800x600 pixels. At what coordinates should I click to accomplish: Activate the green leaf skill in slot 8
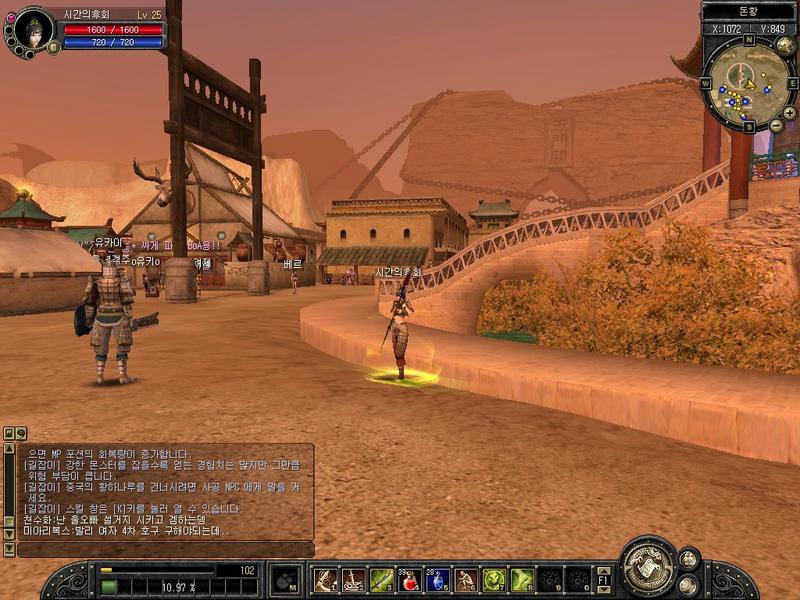[522, 579]
